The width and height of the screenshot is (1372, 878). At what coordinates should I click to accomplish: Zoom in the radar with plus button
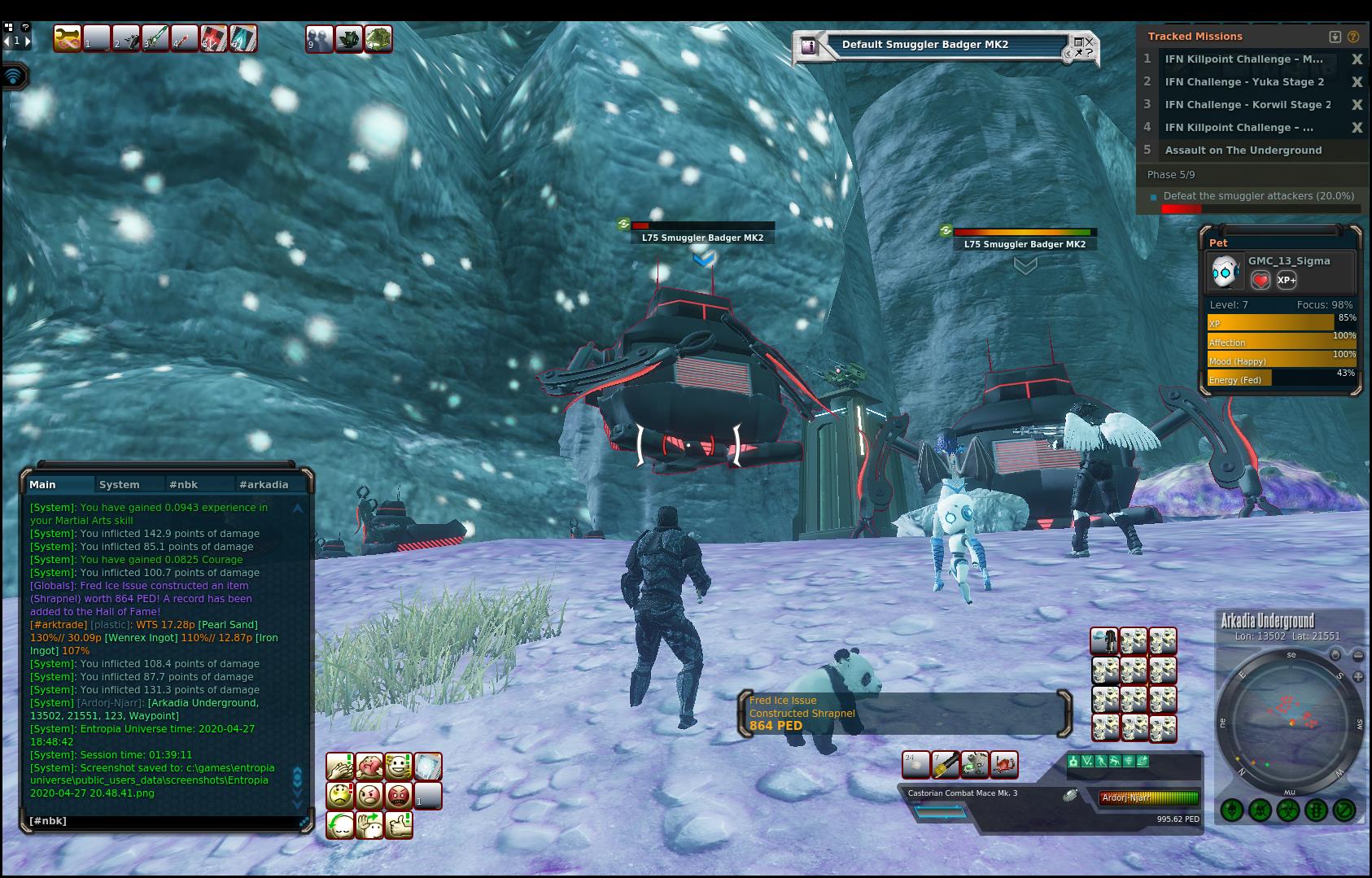point(1357,676)
